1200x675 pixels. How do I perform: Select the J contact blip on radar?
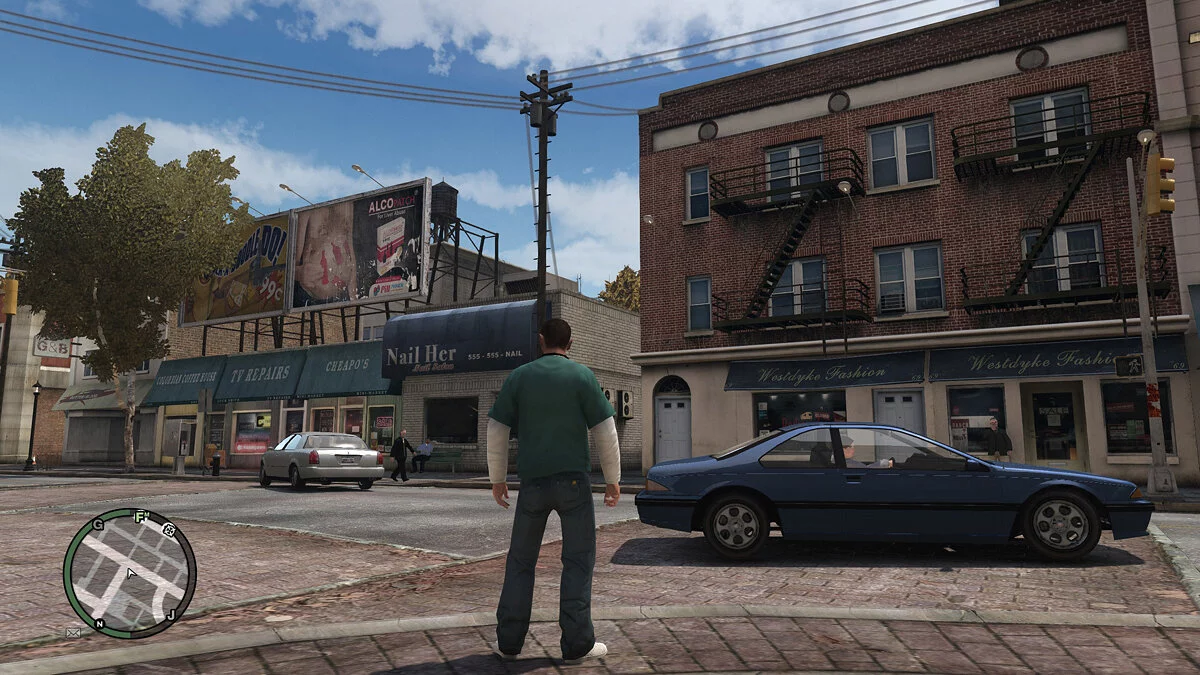tap(171, 614)
